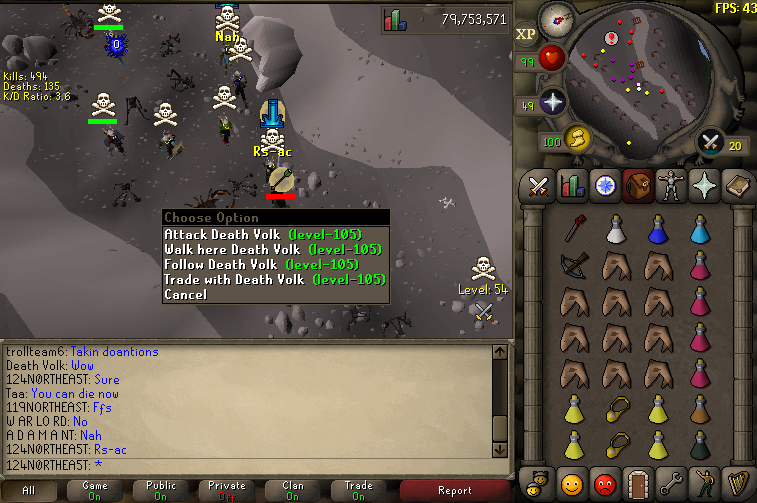Screen dimensions: 757x503
Task: Cancel the Choose Option menu
Action: click(185, 294)
